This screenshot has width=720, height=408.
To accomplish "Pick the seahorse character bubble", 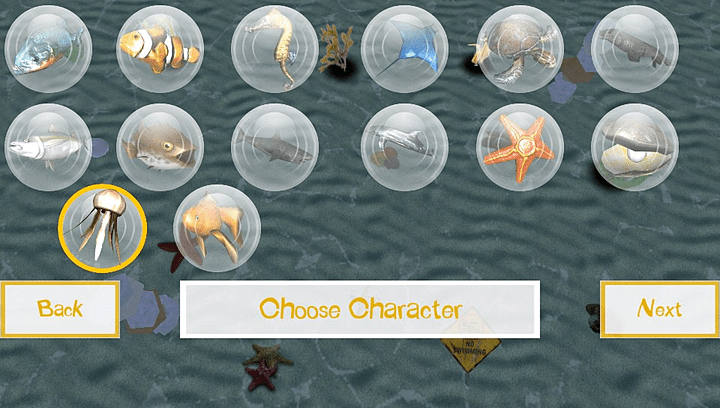I will click(275, 48).
